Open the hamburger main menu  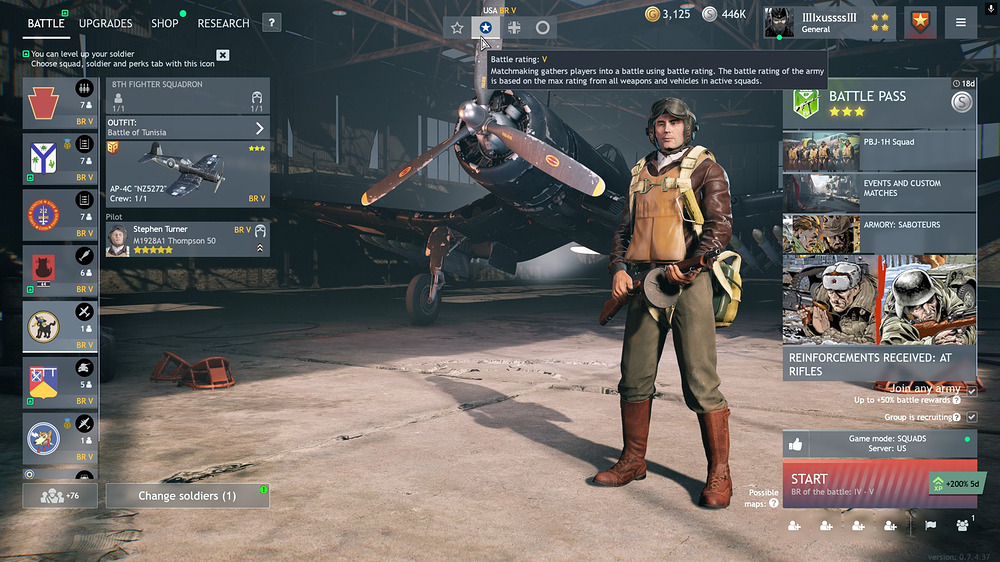961,23
